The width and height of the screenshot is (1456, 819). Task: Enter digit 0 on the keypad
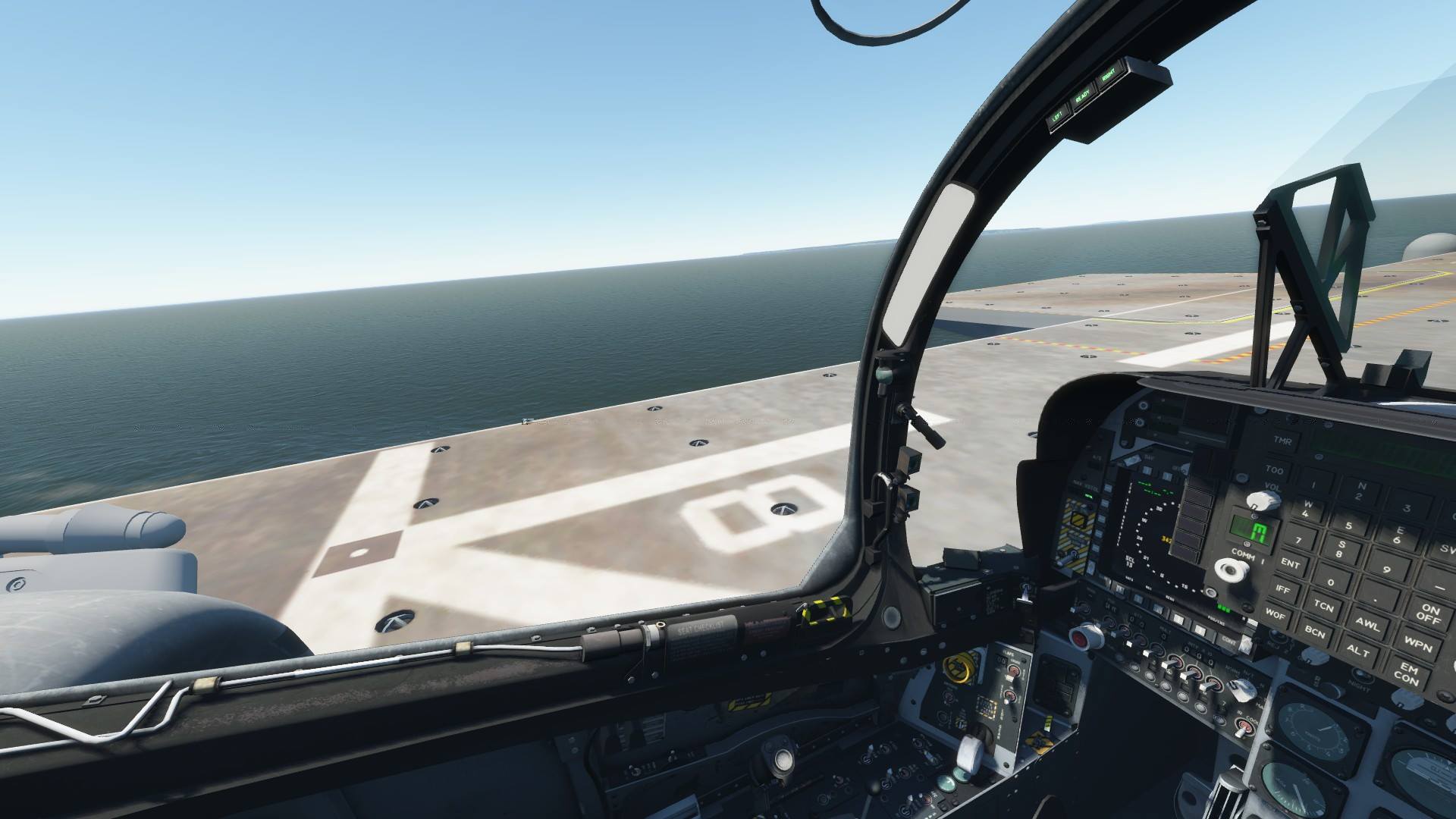click(x=1330, y=582)
